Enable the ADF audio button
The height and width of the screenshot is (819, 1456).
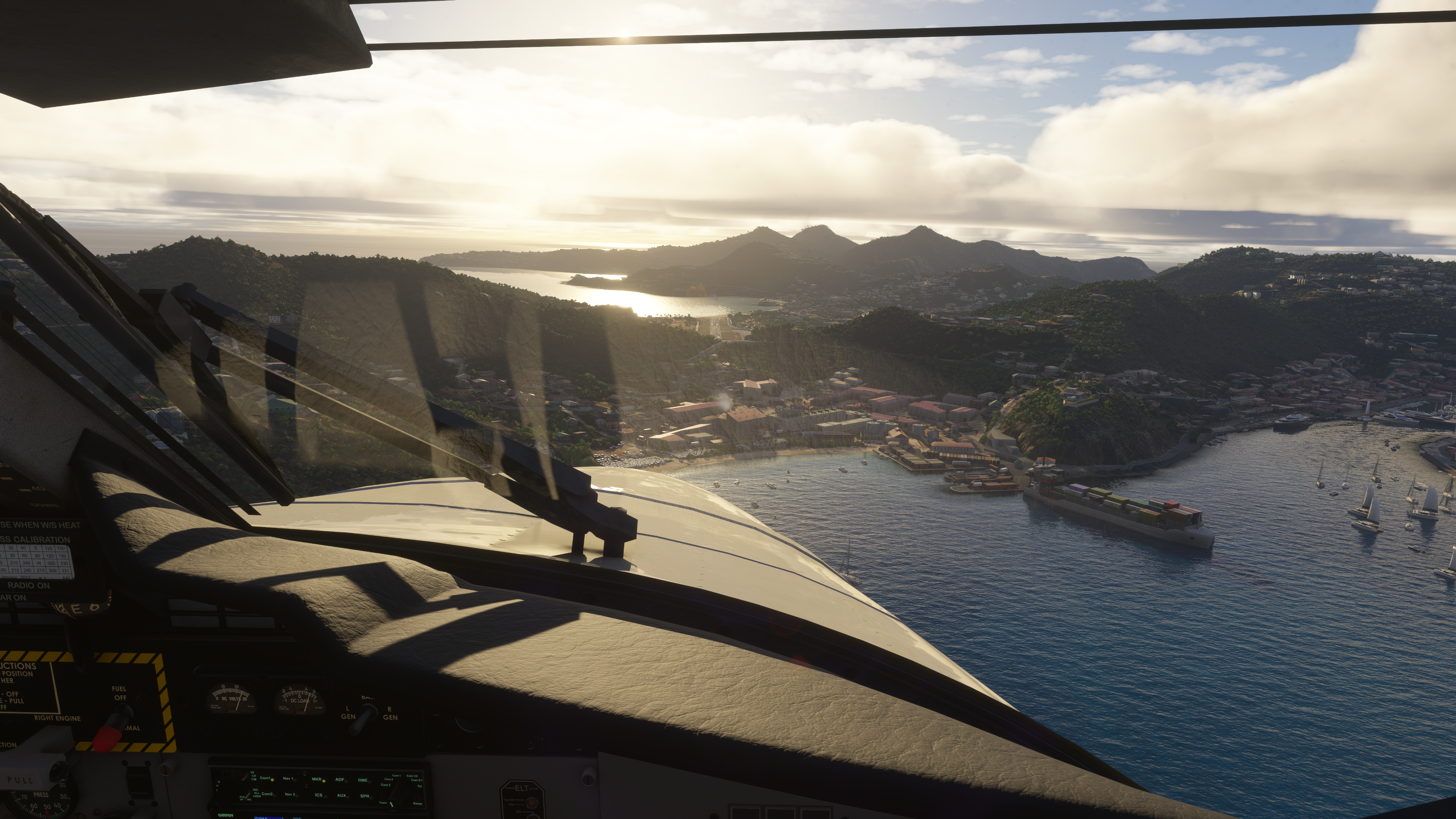point(340,780)
